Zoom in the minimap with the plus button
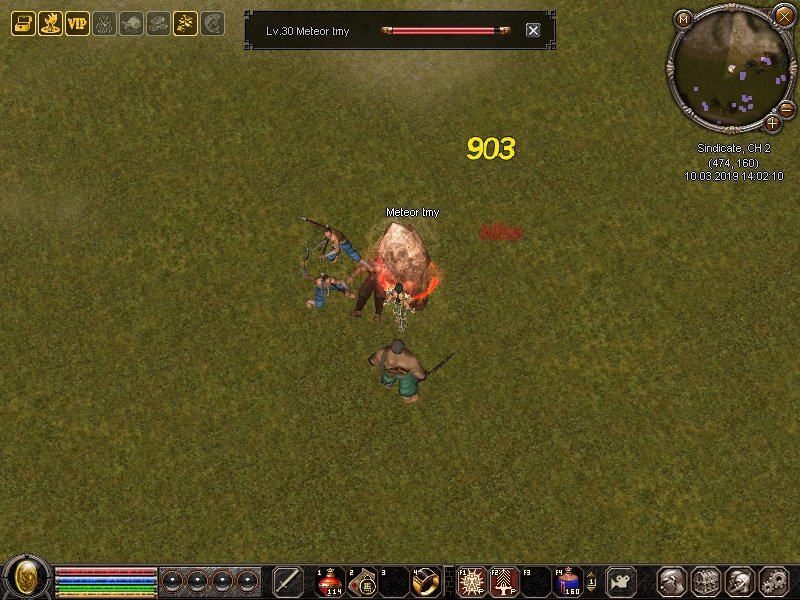 (x=773, y=123)
